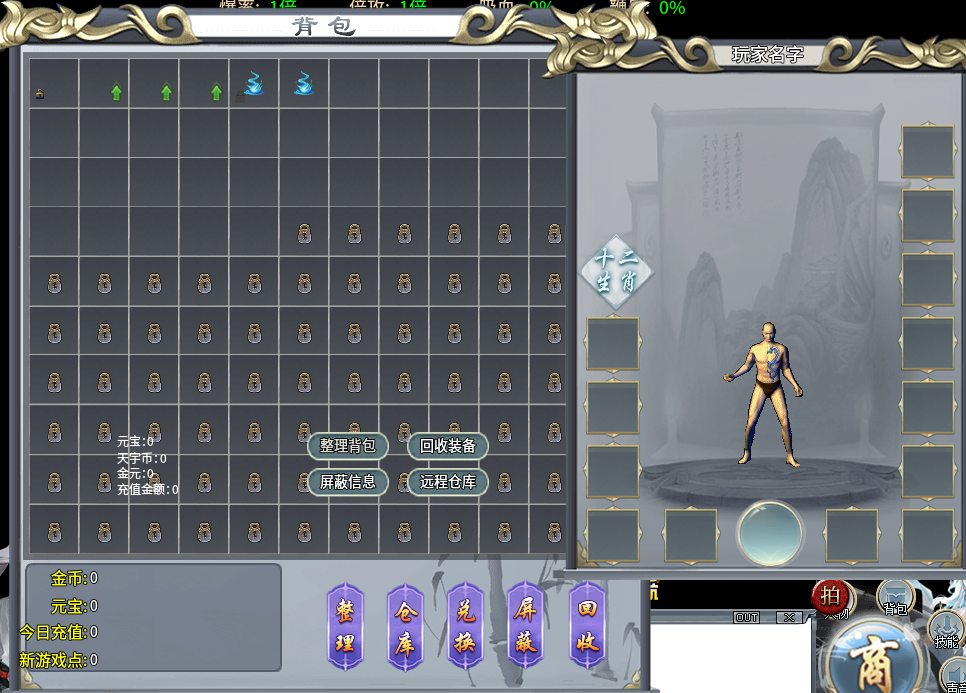The image size is (966, 693).
Task: Click the 整理背包 button
Action: 348,446
